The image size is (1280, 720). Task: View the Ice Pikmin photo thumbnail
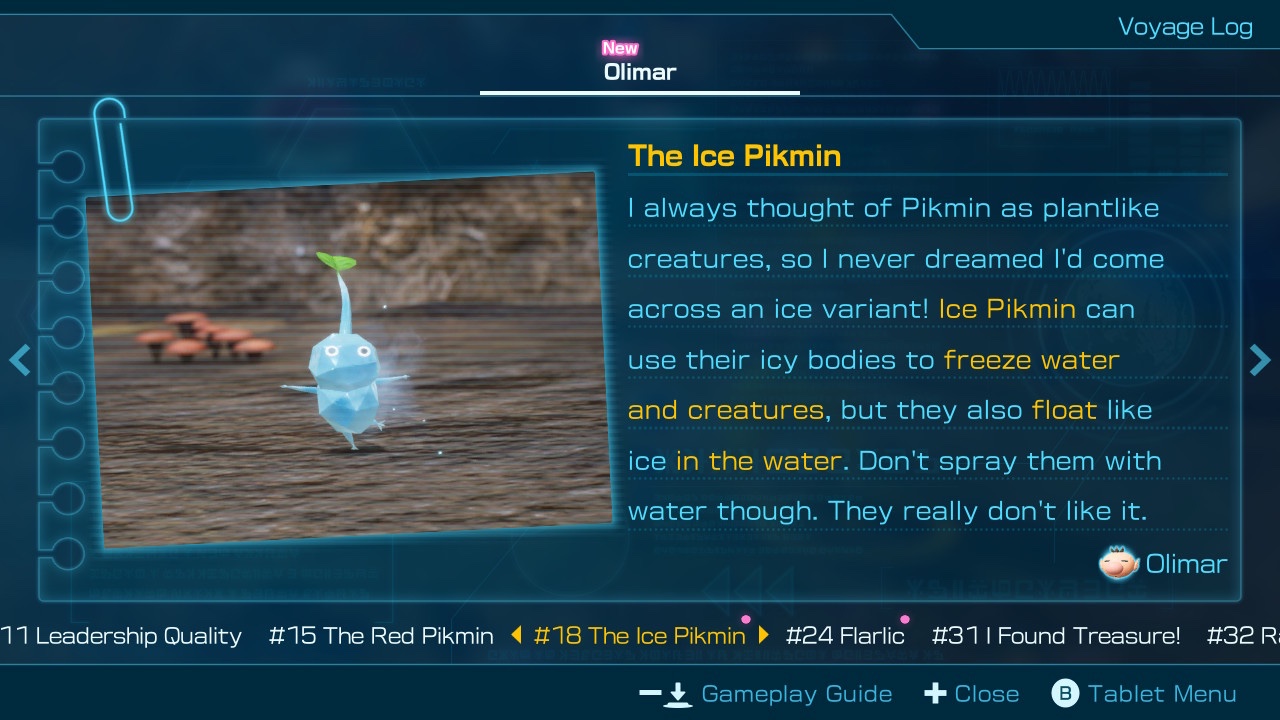(350, 360)
